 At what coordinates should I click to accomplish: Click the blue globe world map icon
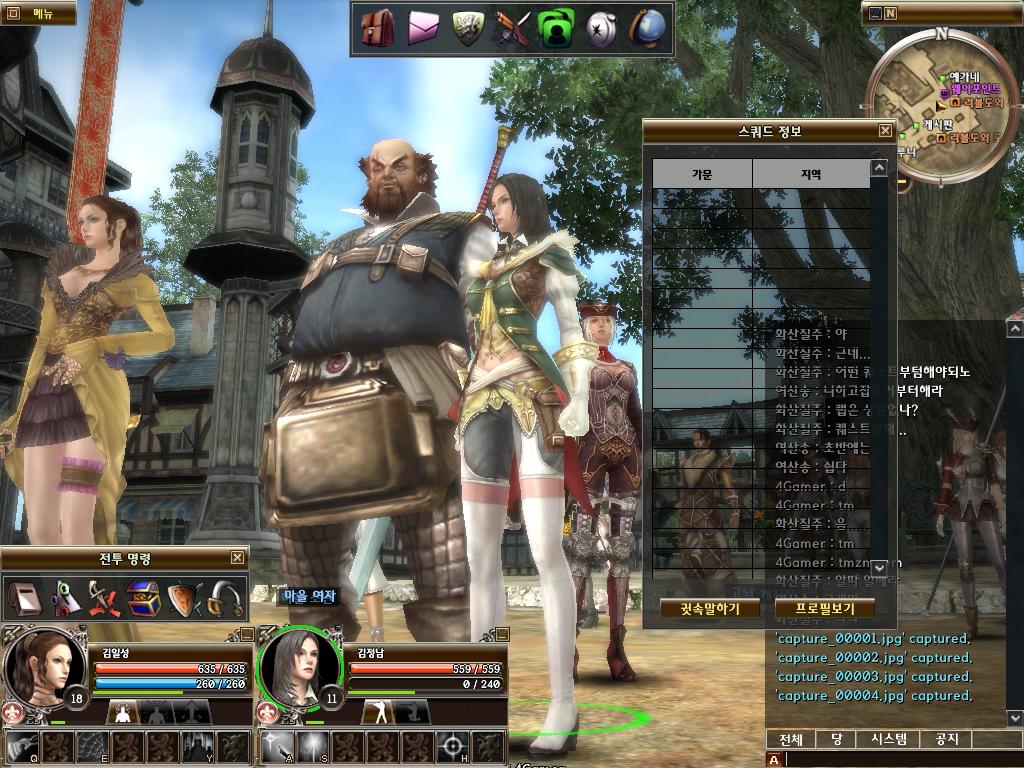(646, 29)
